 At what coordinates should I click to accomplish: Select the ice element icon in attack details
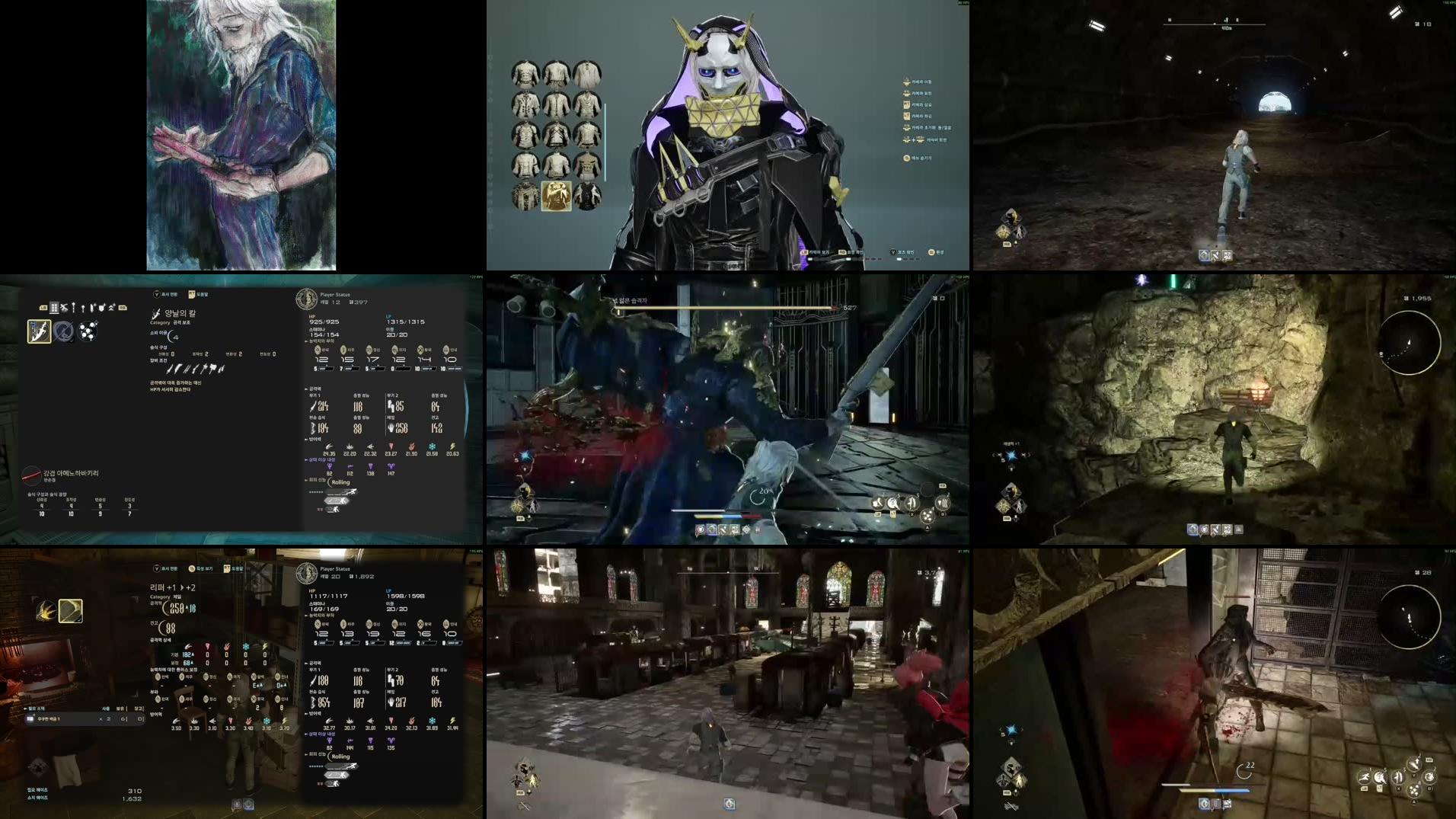pyautogui.click(x=245, y=648)
